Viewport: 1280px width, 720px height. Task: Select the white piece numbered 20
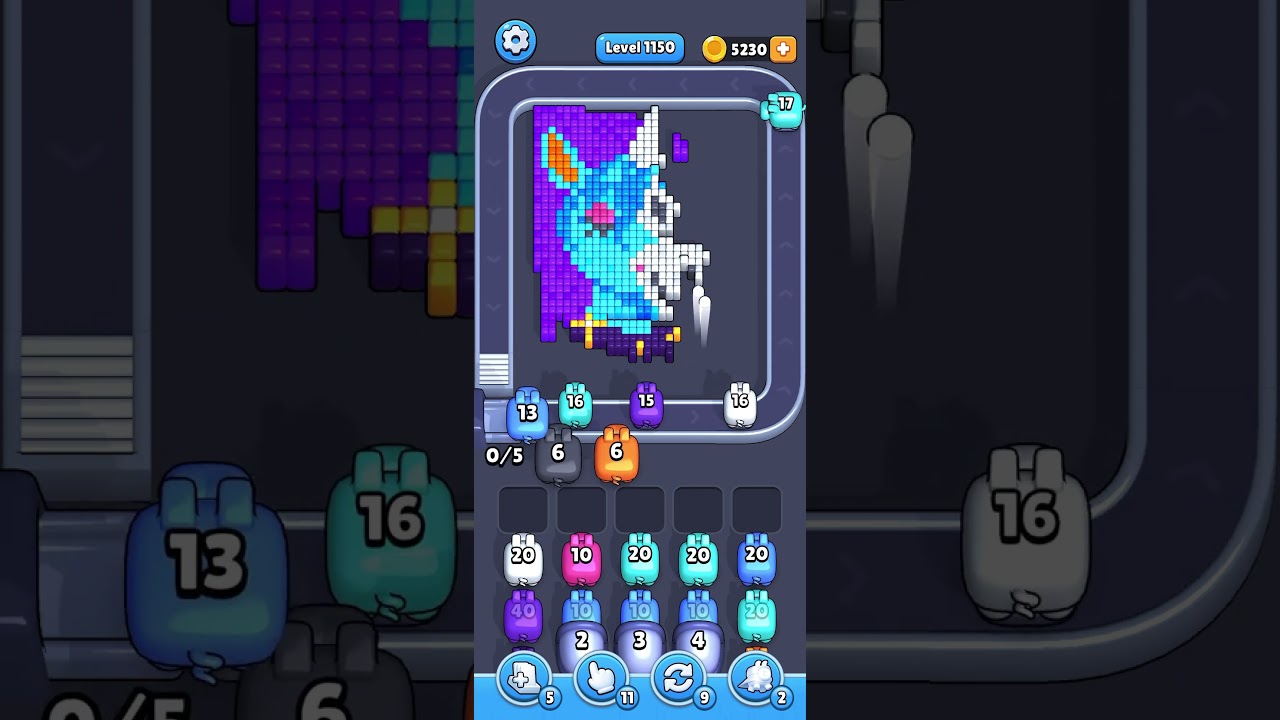(x=524, y=558)
